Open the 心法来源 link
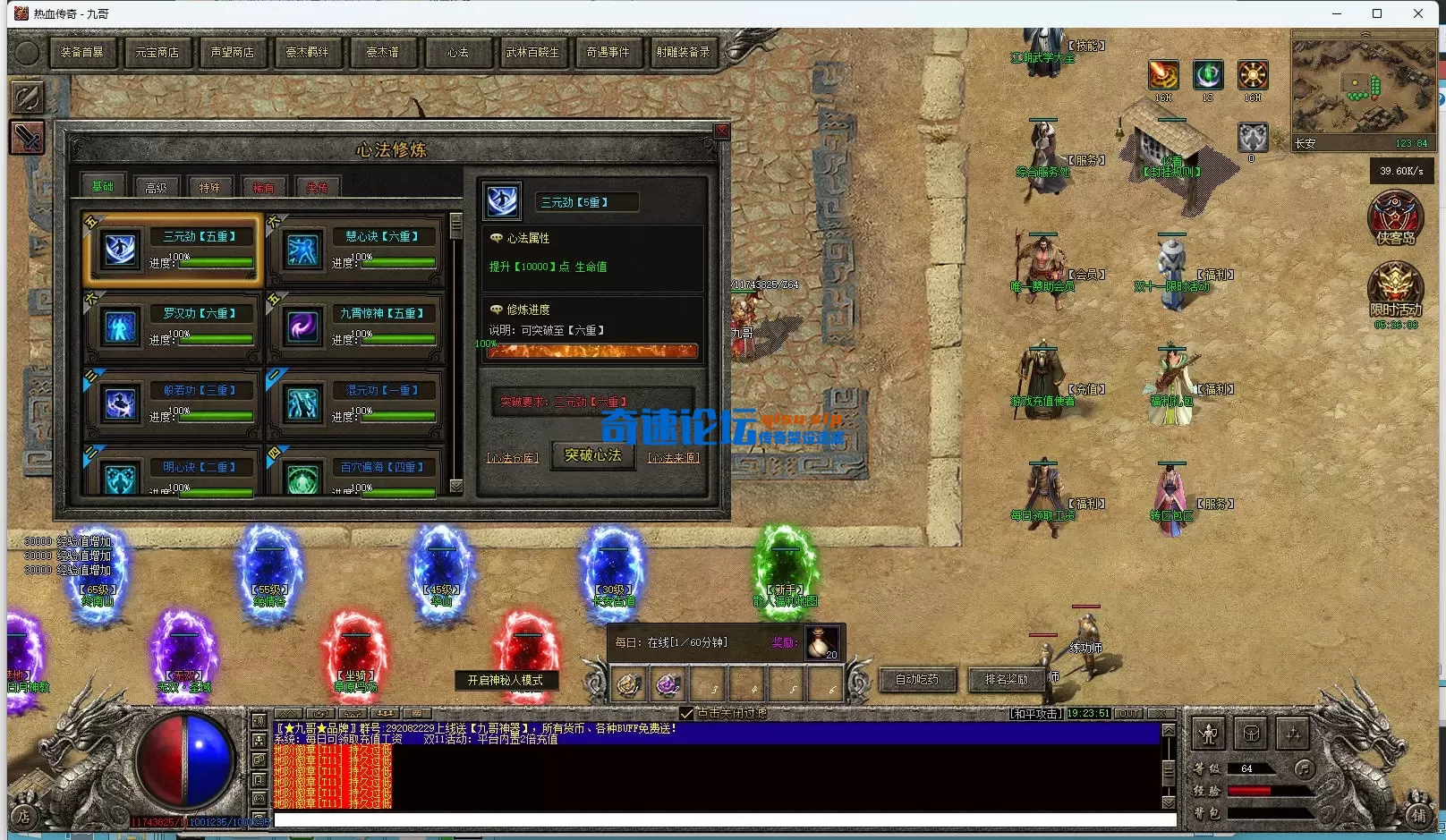This screenshot has width=1446, height=840. pos(673,458)
